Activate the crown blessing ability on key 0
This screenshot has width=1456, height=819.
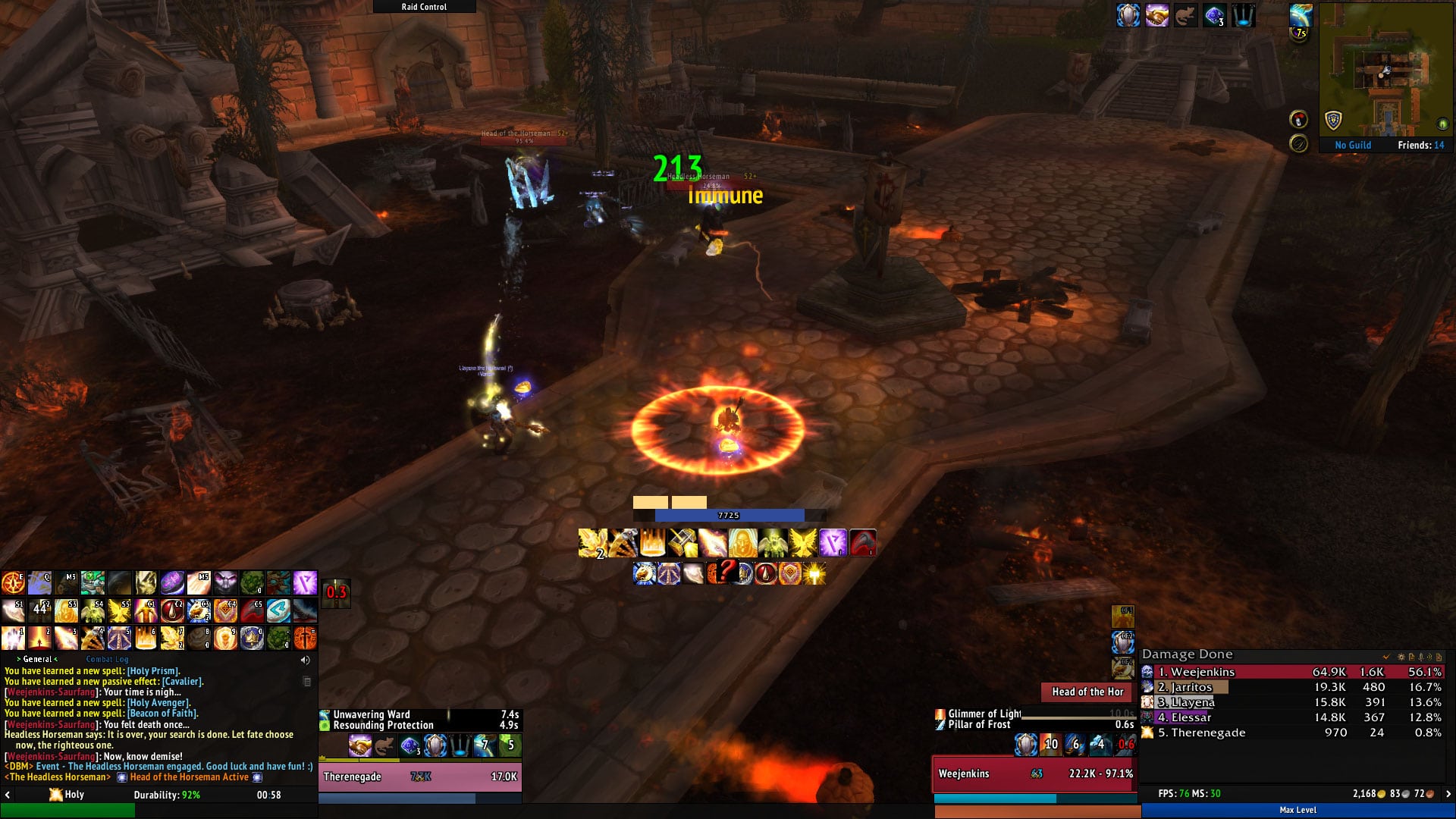click(x=252, y=638)
